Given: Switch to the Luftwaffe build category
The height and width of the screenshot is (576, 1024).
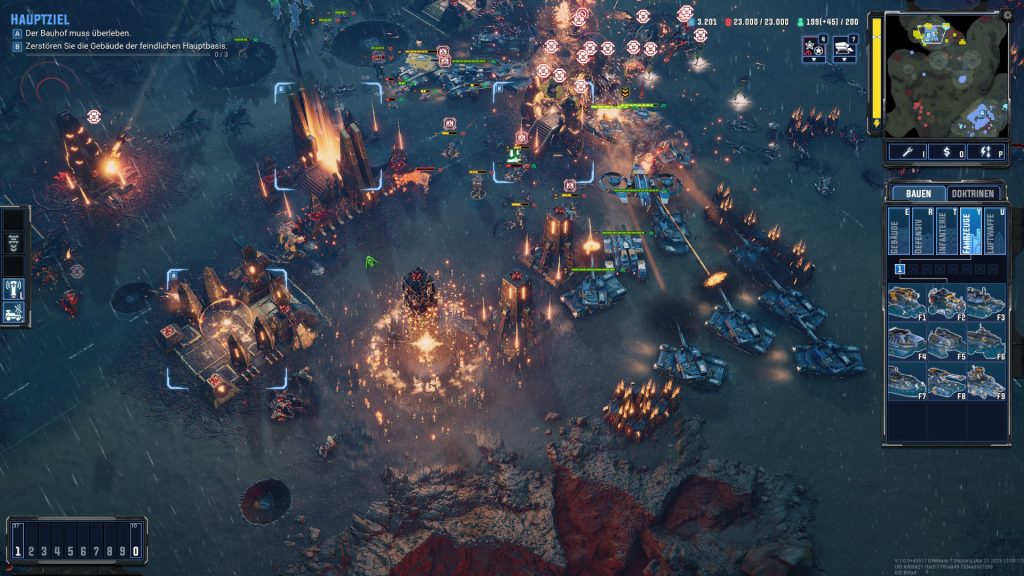Looking at the screenshot, I should click(x=990, y=232).
